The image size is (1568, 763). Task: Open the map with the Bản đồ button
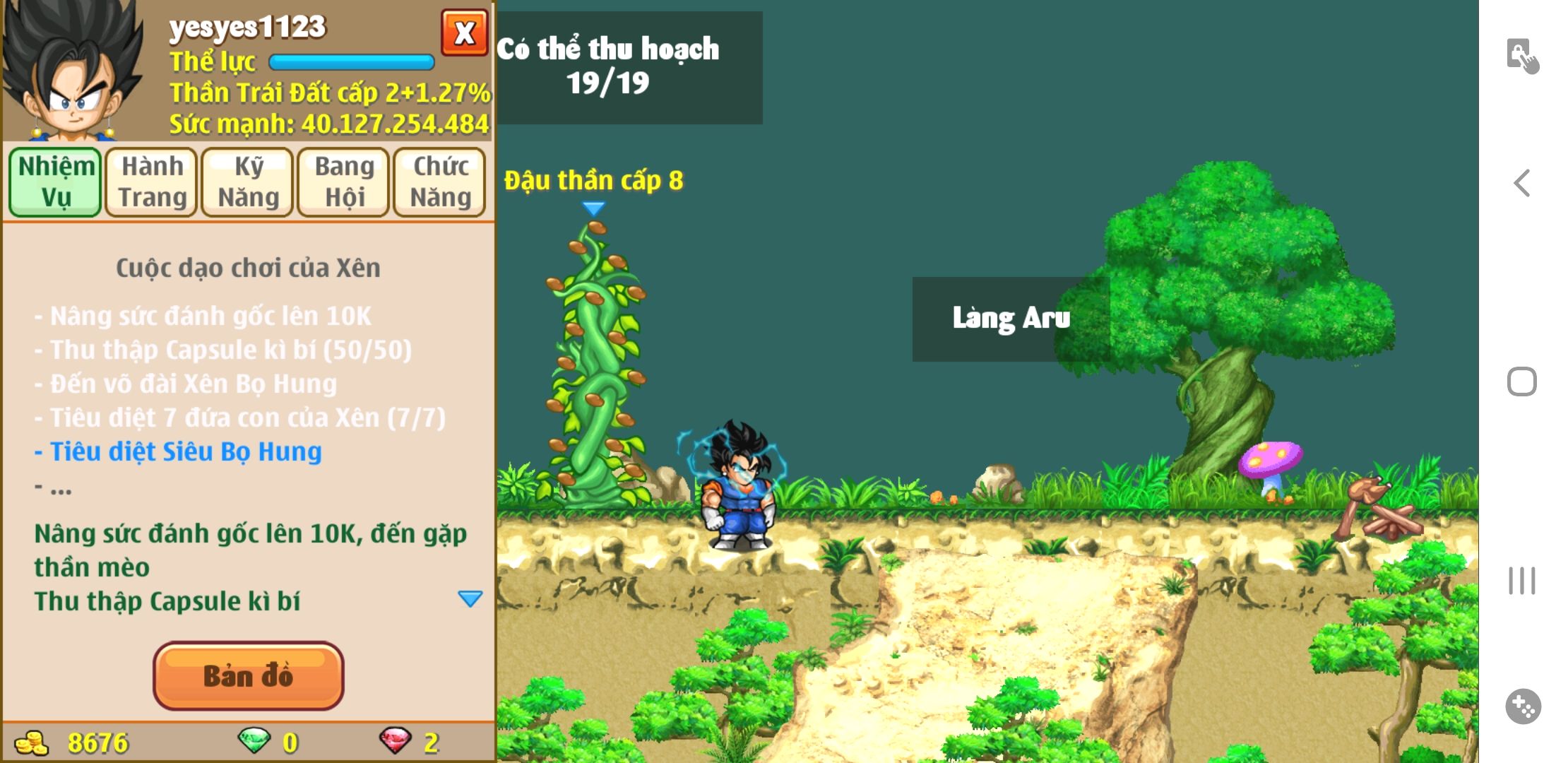tap(248, 675)
